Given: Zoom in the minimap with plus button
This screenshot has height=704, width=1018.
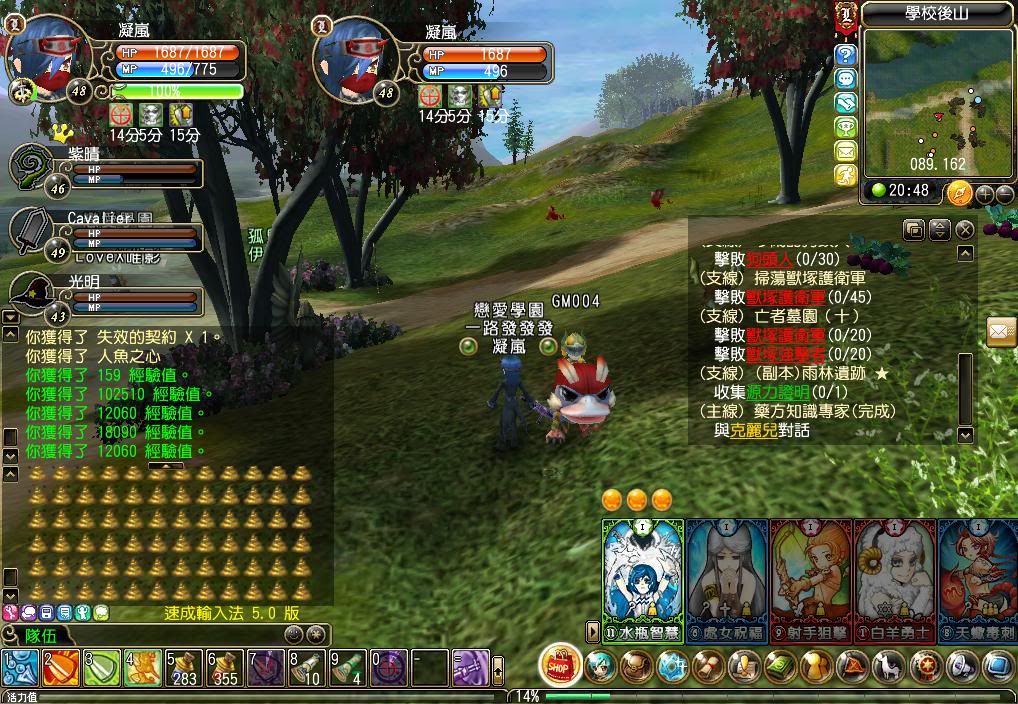Looking at the screenshot, I should pyautogui.click(x=984, y=193).
